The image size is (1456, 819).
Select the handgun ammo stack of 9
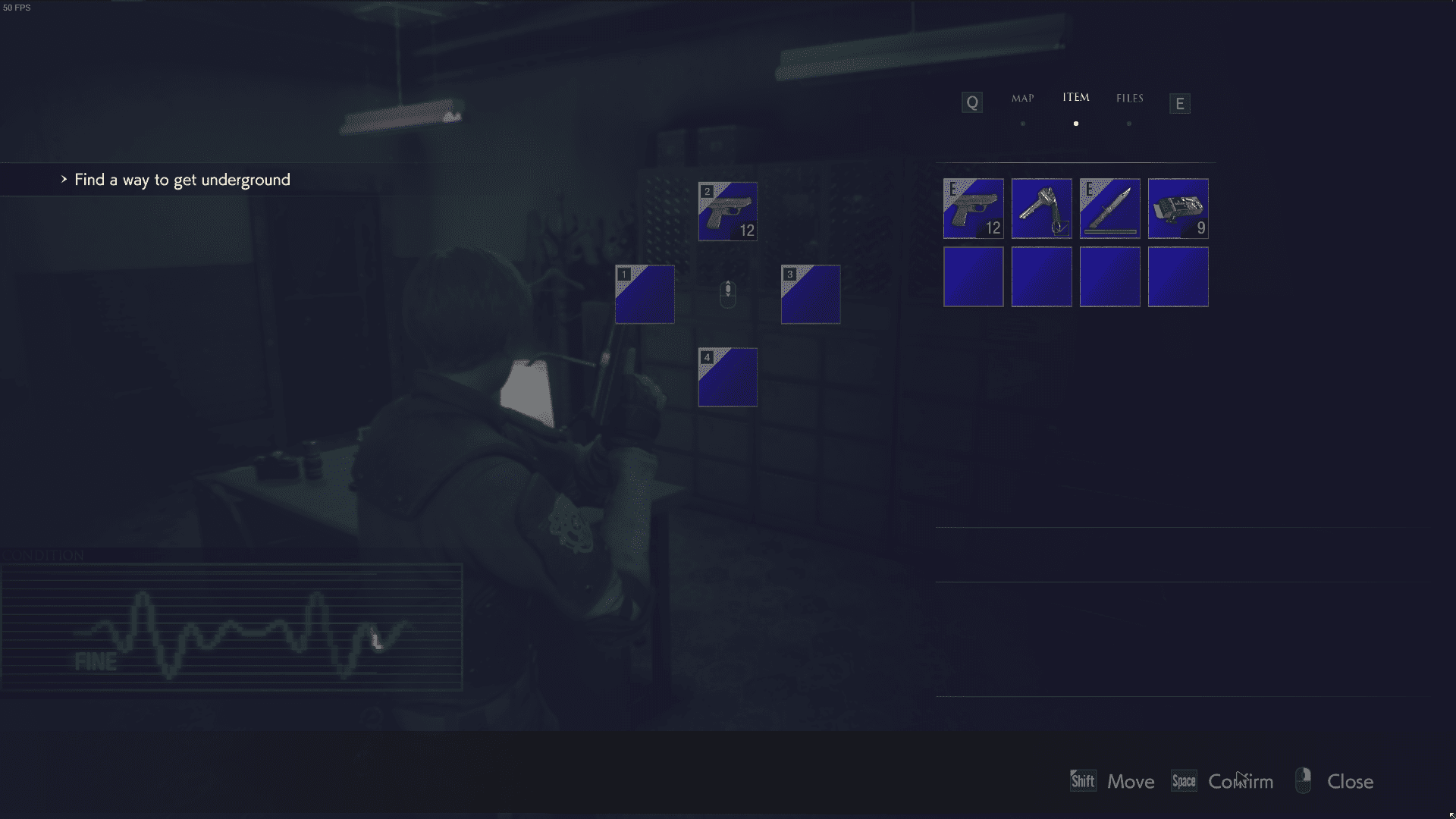tap(1178, 209)
